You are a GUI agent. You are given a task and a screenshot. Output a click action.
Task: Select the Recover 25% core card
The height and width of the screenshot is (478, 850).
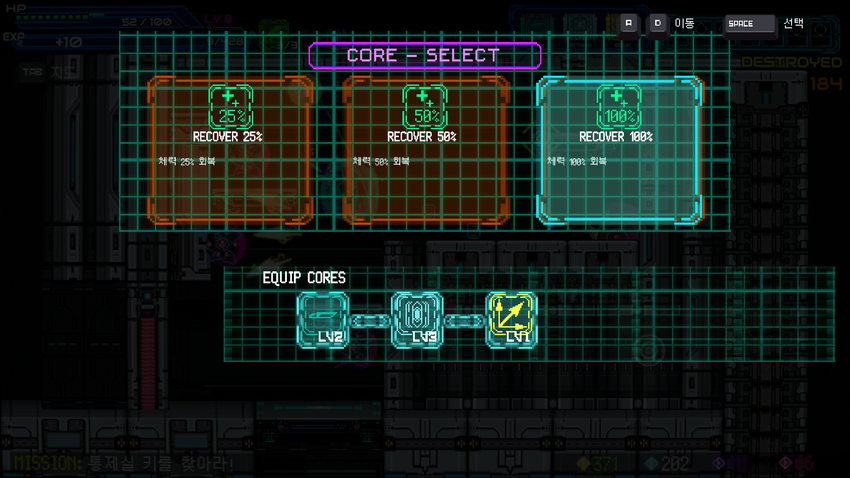(229, 150)
